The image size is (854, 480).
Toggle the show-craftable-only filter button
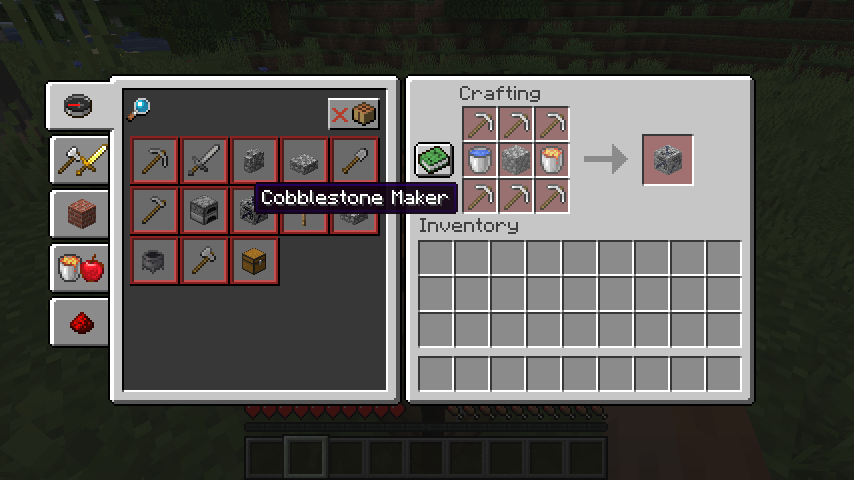coord(354,114)
